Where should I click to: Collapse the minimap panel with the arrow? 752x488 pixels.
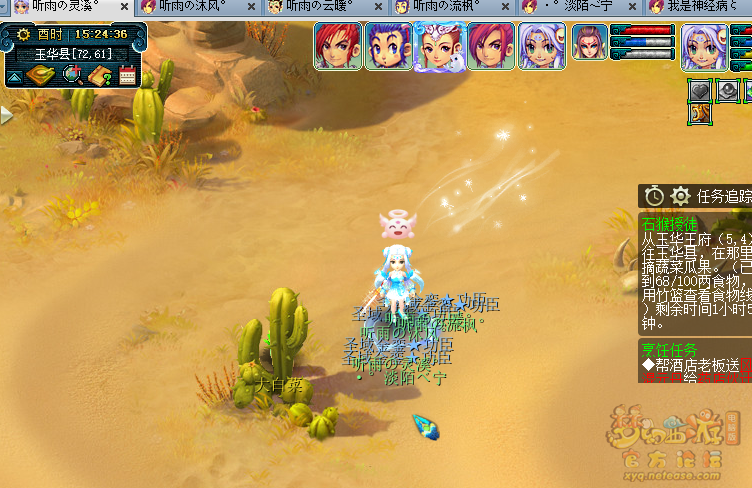tap(15, 76)
